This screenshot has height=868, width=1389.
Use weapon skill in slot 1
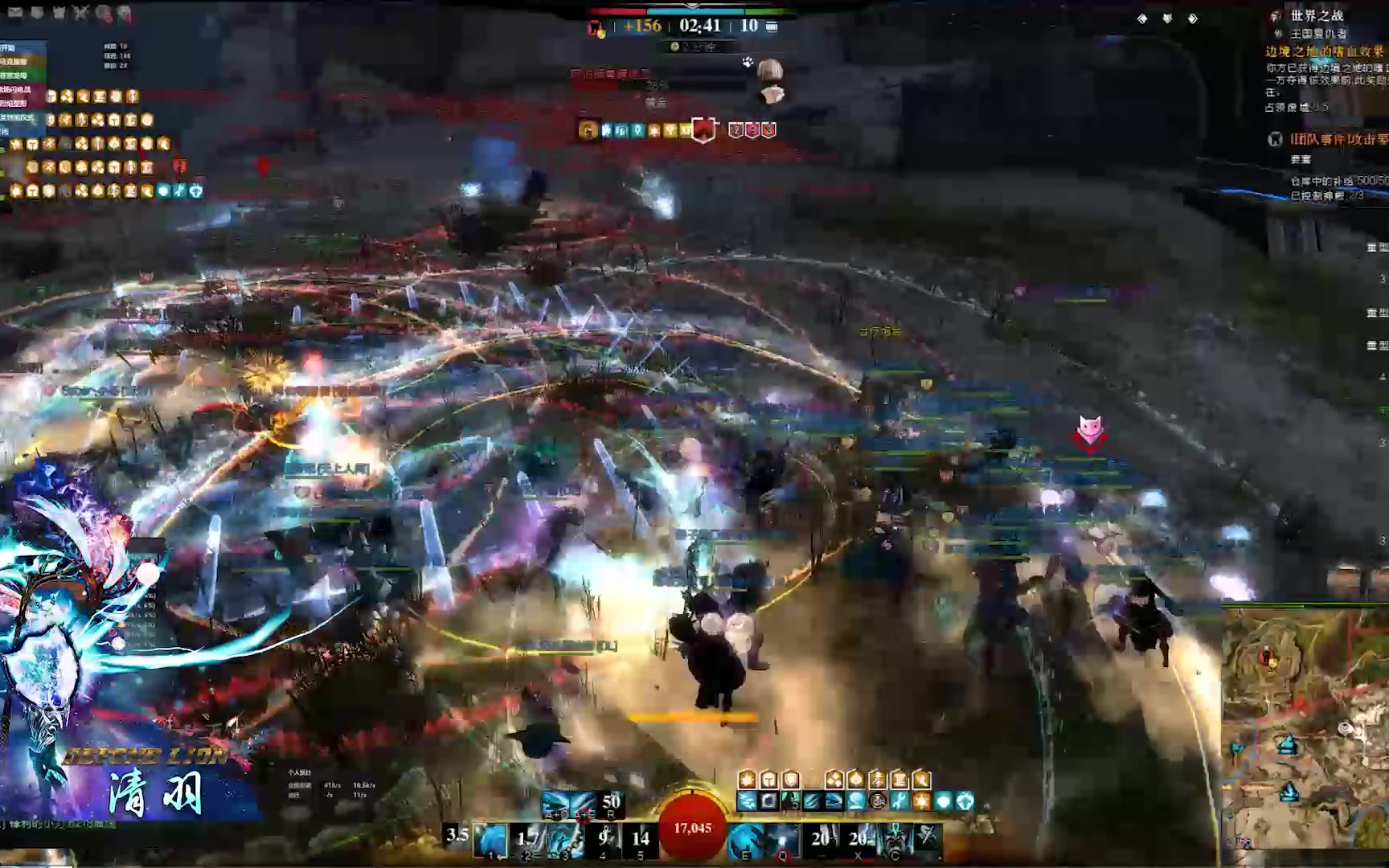[x=490, y=840]
